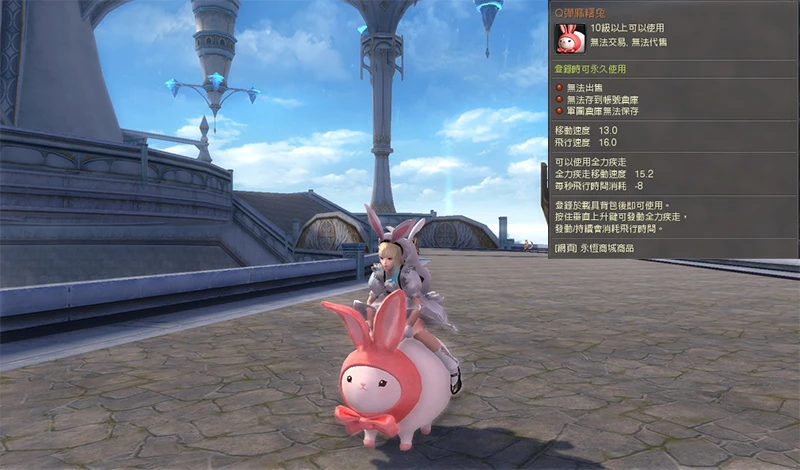Click the pink bunny mount item icon
Screen dimensions: 800x470
[x=569, y=39]
